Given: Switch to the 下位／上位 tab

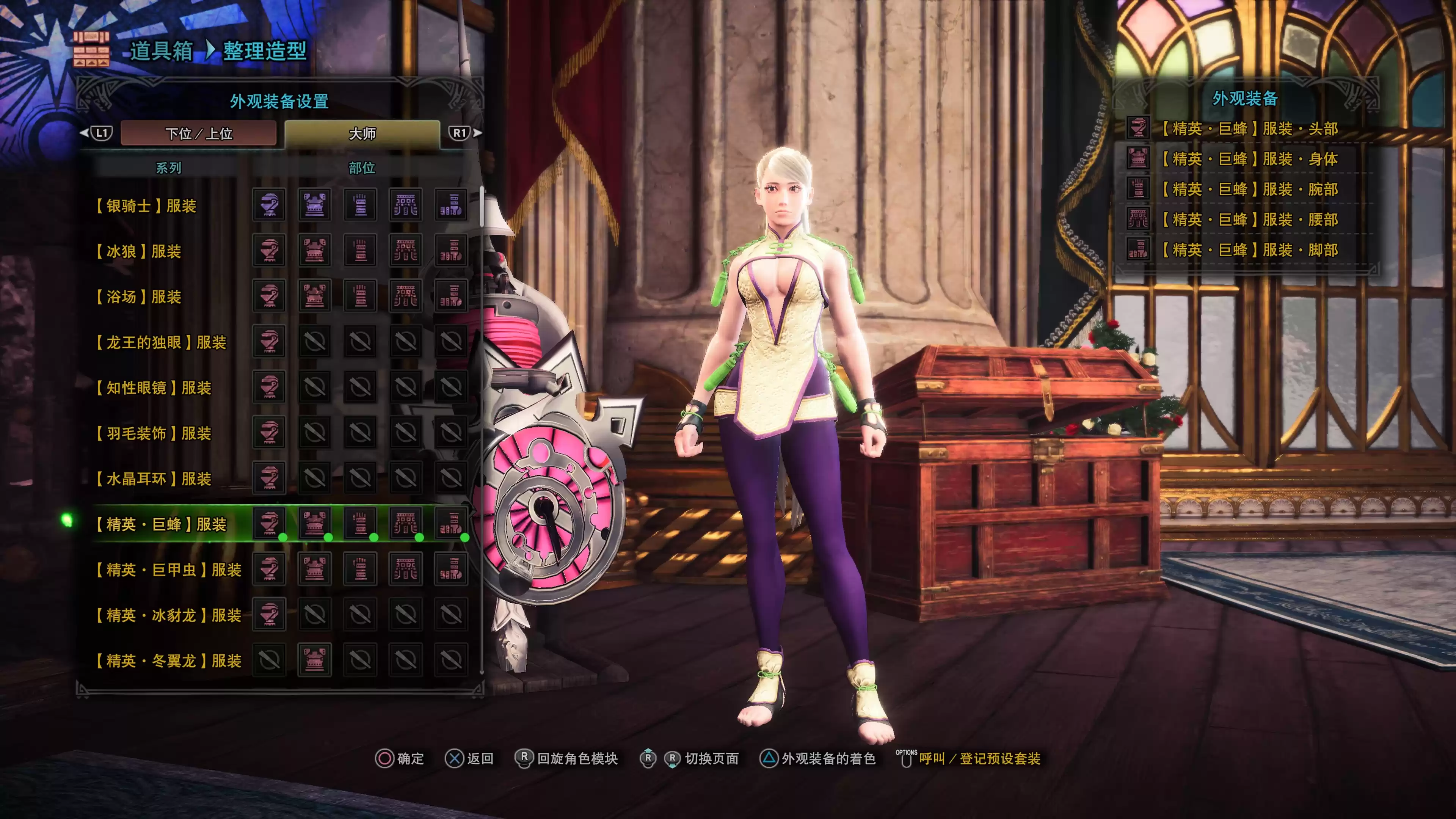Looking at the screenshot, I should click(199, 132).
